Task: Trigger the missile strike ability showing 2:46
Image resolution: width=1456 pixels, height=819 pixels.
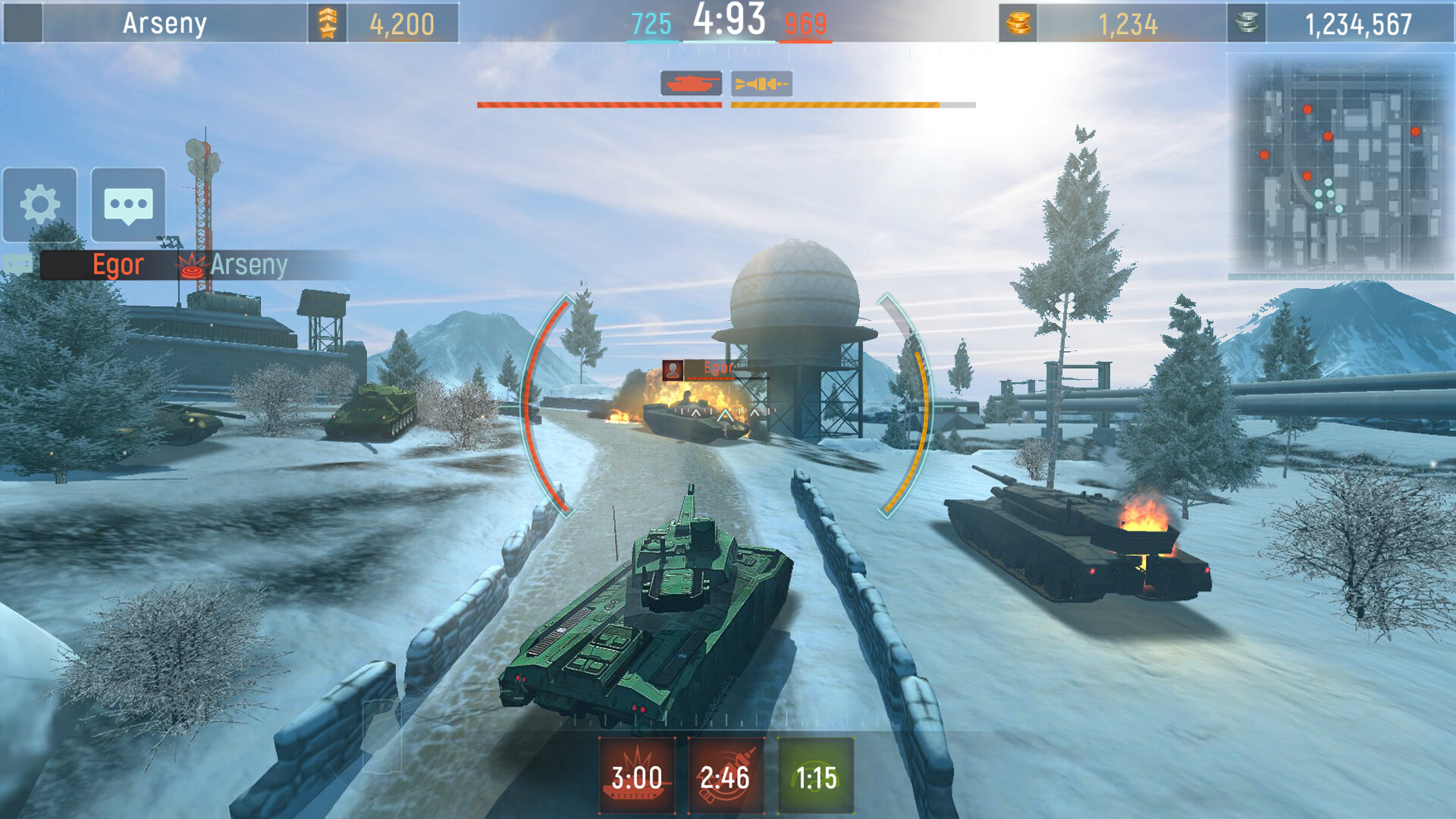Action: coord(726,775)
